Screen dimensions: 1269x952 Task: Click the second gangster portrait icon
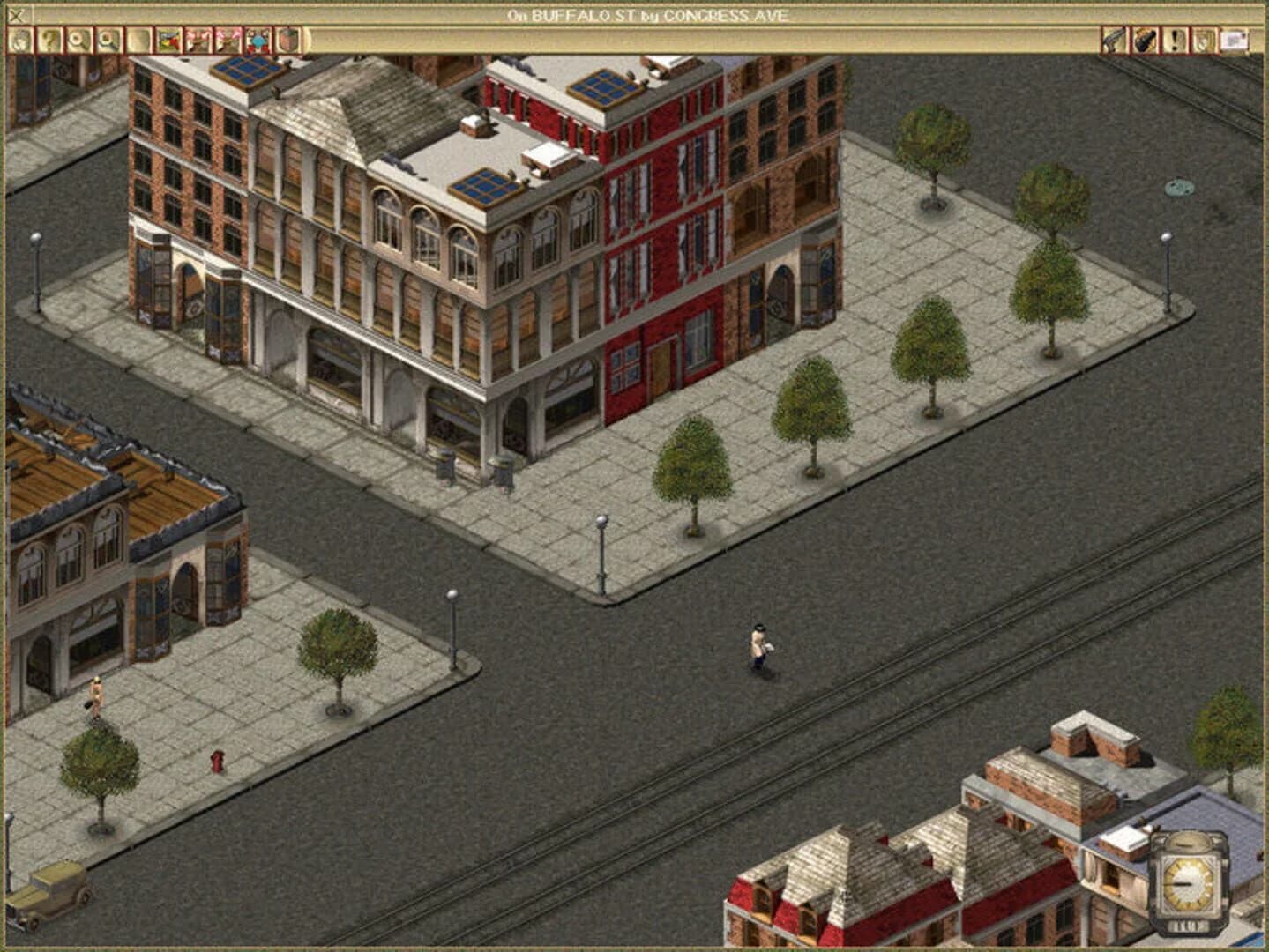click(x=226, y=40)
